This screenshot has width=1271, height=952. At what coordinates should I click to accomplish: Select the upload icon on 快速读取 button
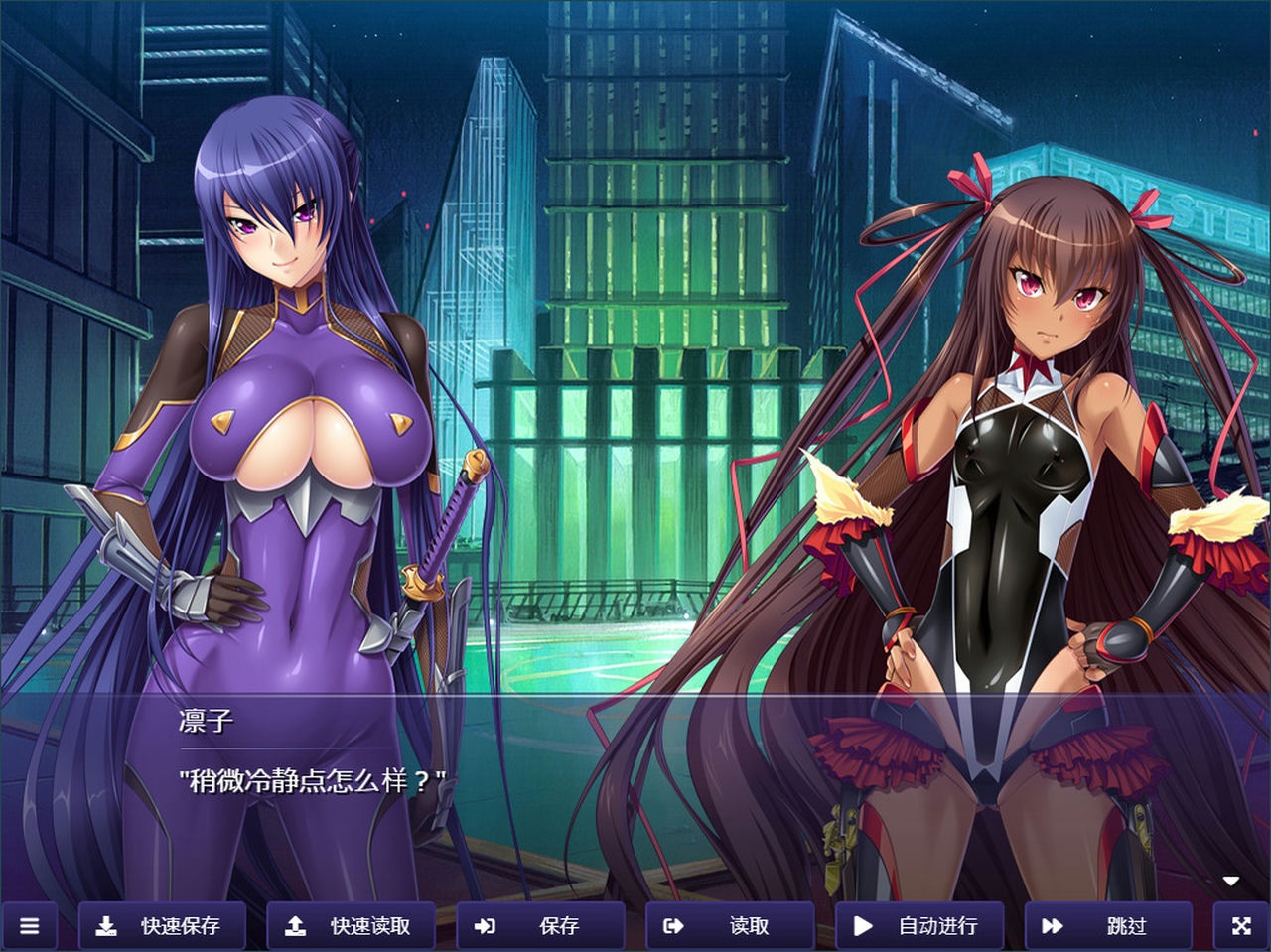coord(295,924)
